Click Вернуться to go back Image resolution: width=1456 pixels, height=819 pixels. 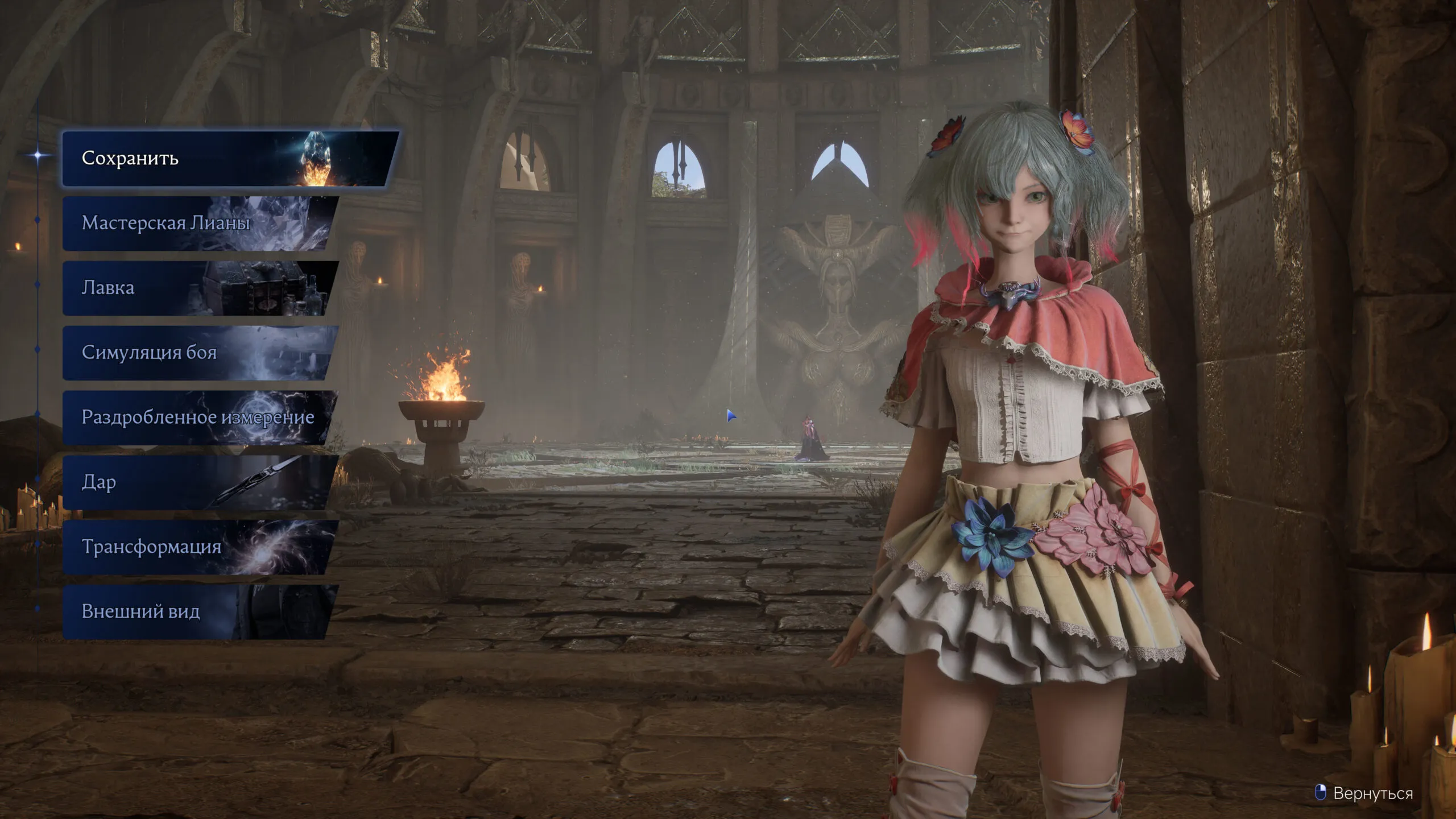click(x=1371, y=793)
